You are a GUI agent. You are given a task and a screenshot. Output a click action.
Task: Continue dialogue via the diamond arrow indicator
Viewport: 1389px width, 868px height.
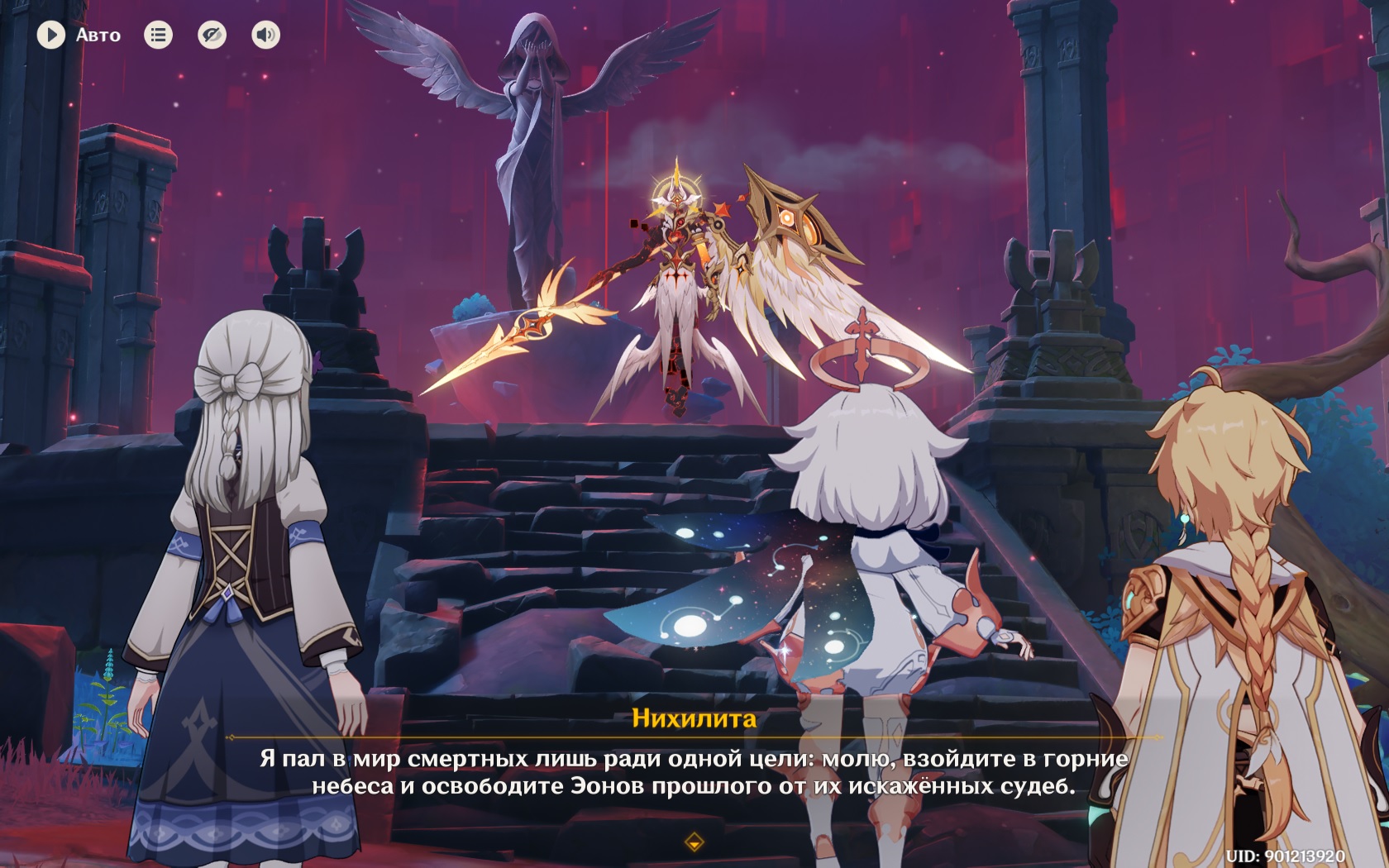pyautogui.click(x=694, y=842)
